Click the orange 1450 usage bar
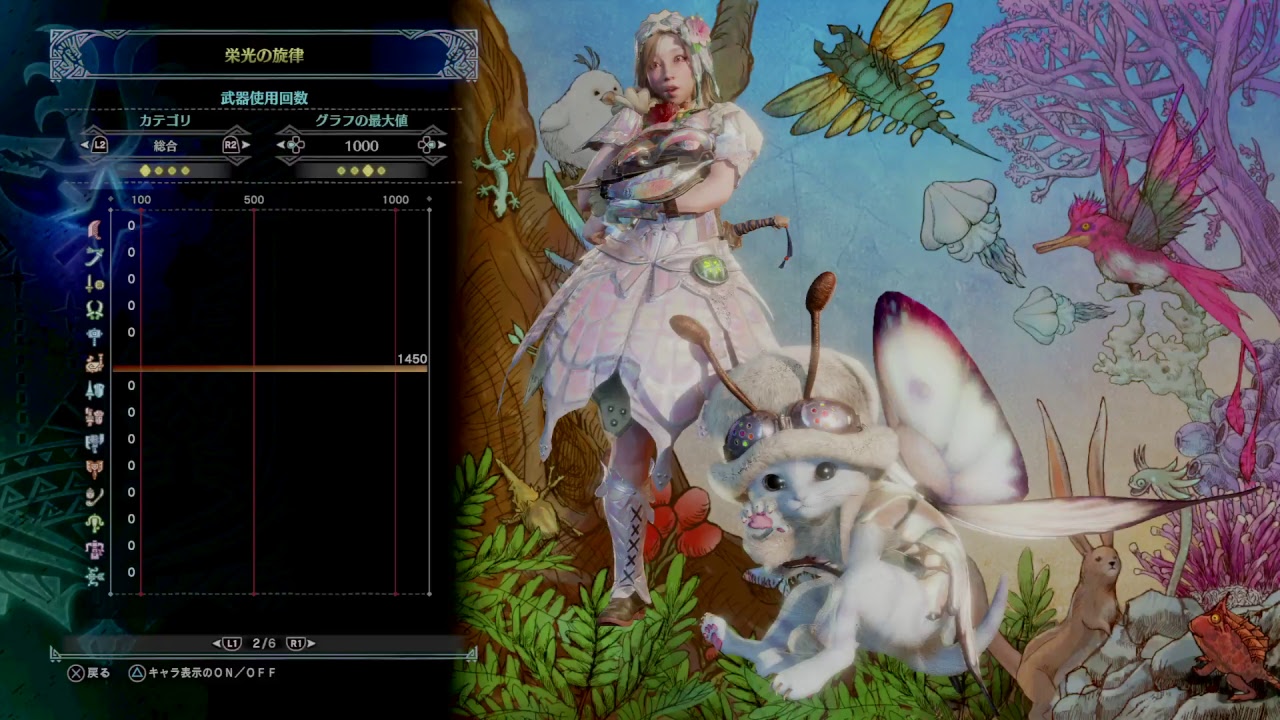Viewport: 1280px width, 720px height. 270,370
